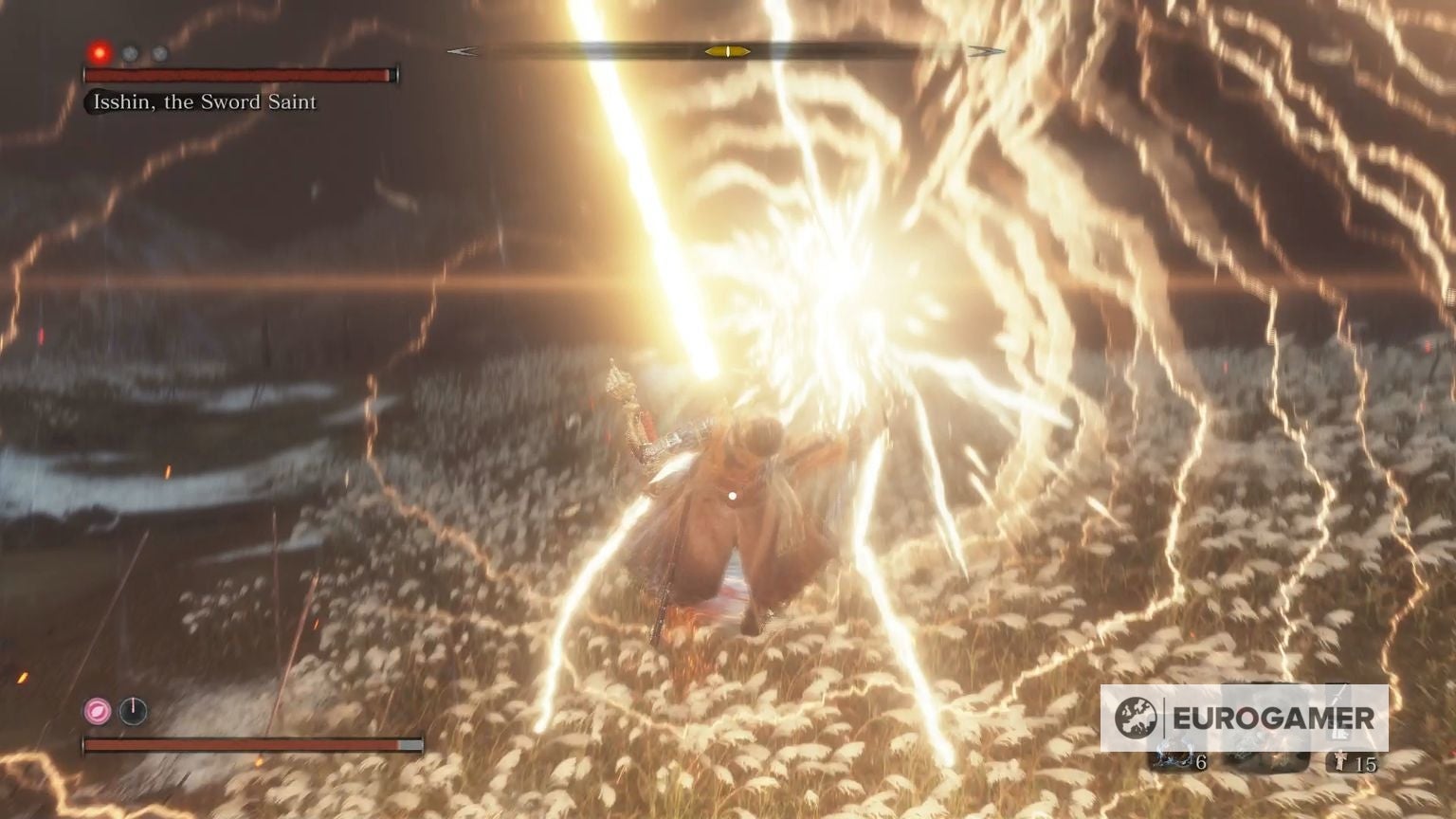Toggle the yellow posture indicator diamond

click(x=728, y=52)
